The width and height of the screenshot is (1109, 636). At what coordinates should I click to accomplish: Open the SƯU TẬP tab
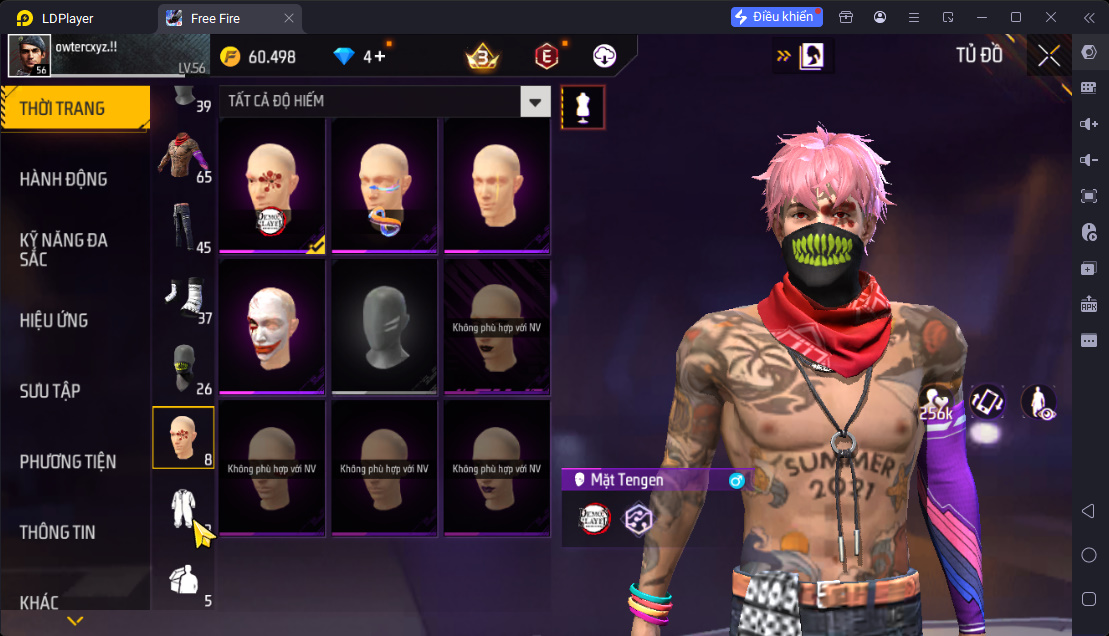pyautogui.click(x=50, y=391)
